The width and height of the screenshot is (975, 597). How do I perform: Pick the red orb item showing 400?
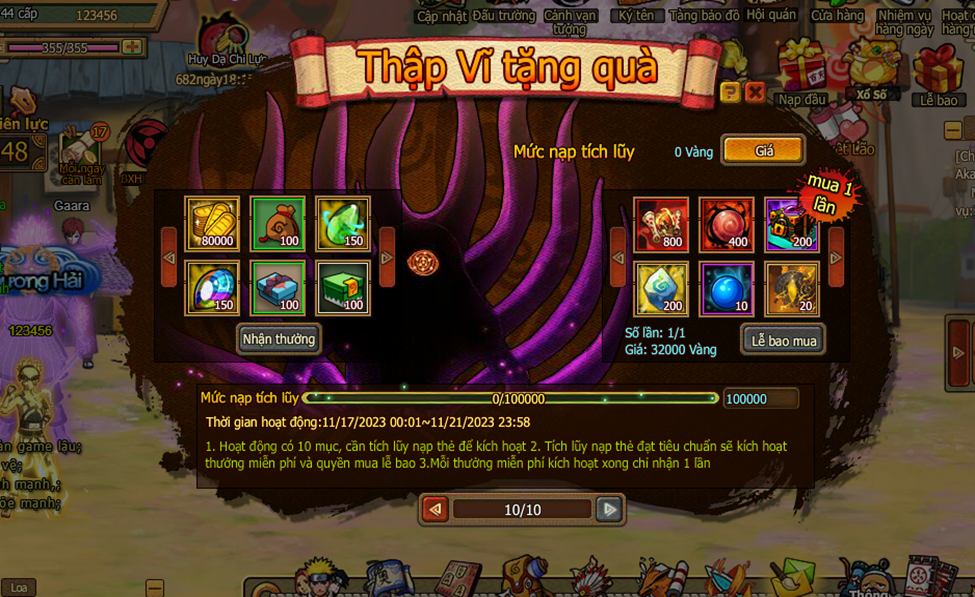[x=726, y=223]
